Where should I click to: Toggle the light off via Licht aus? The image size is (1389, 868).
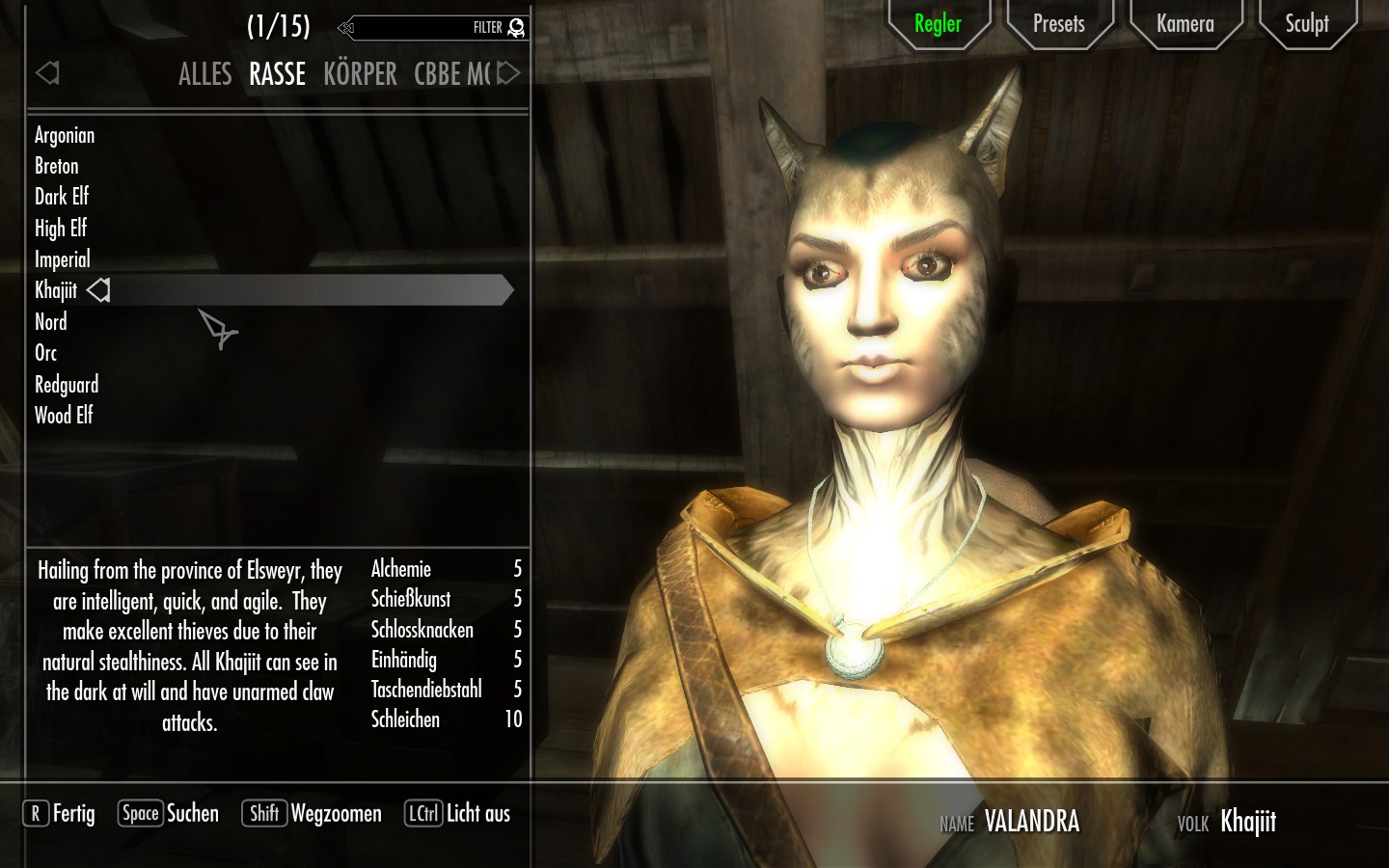click(478, 813)
